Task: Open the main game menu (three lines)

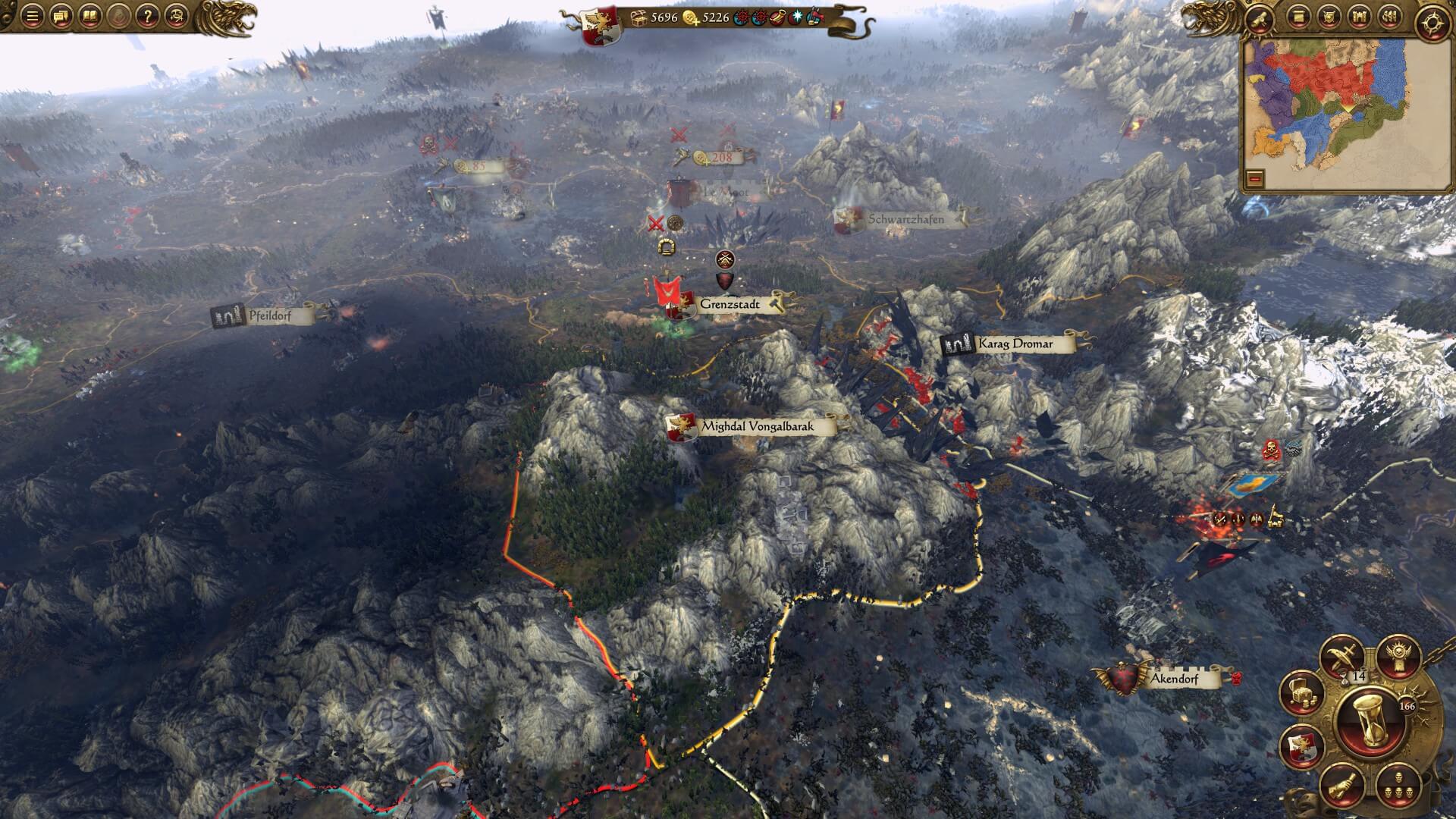Action: click(32, 16)
